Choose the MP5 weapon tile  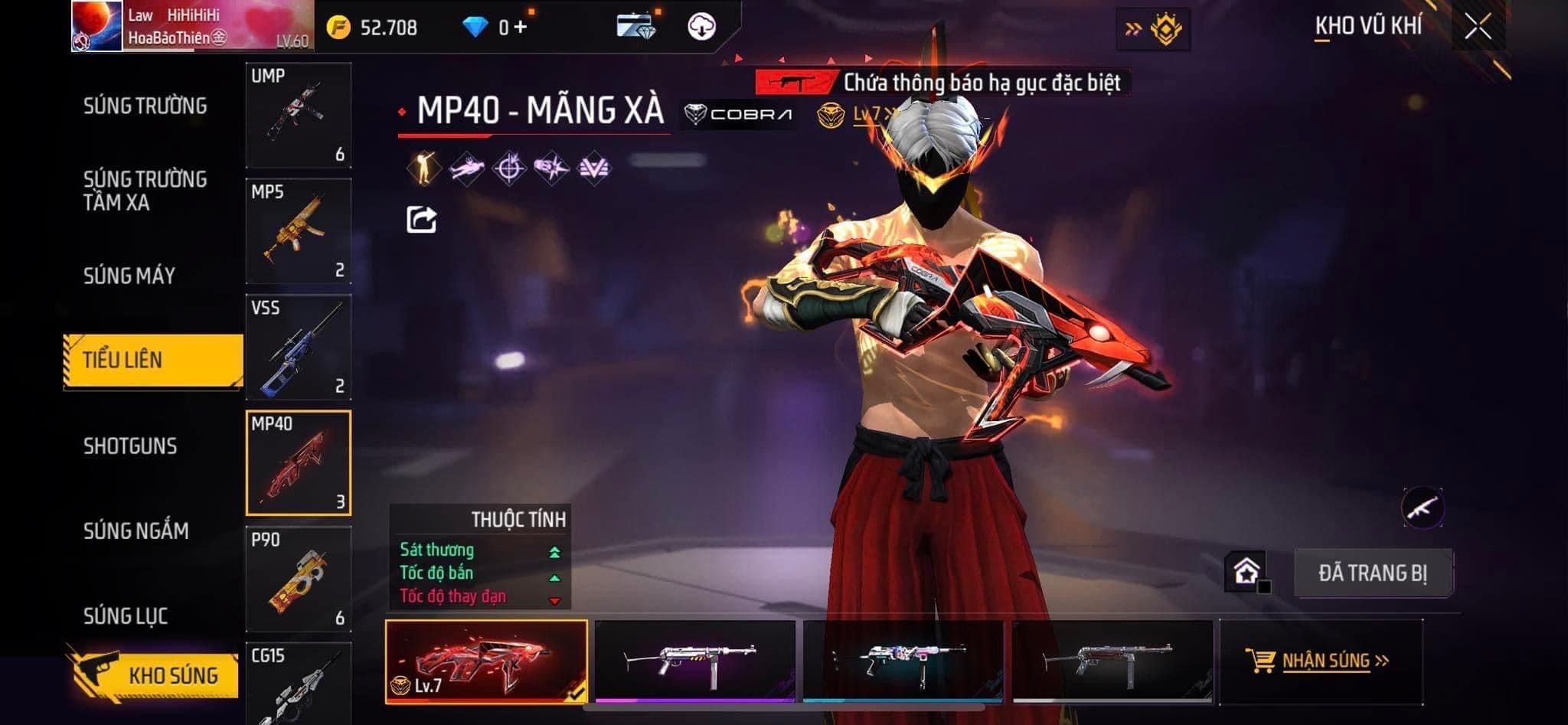(x=299, y=231)
